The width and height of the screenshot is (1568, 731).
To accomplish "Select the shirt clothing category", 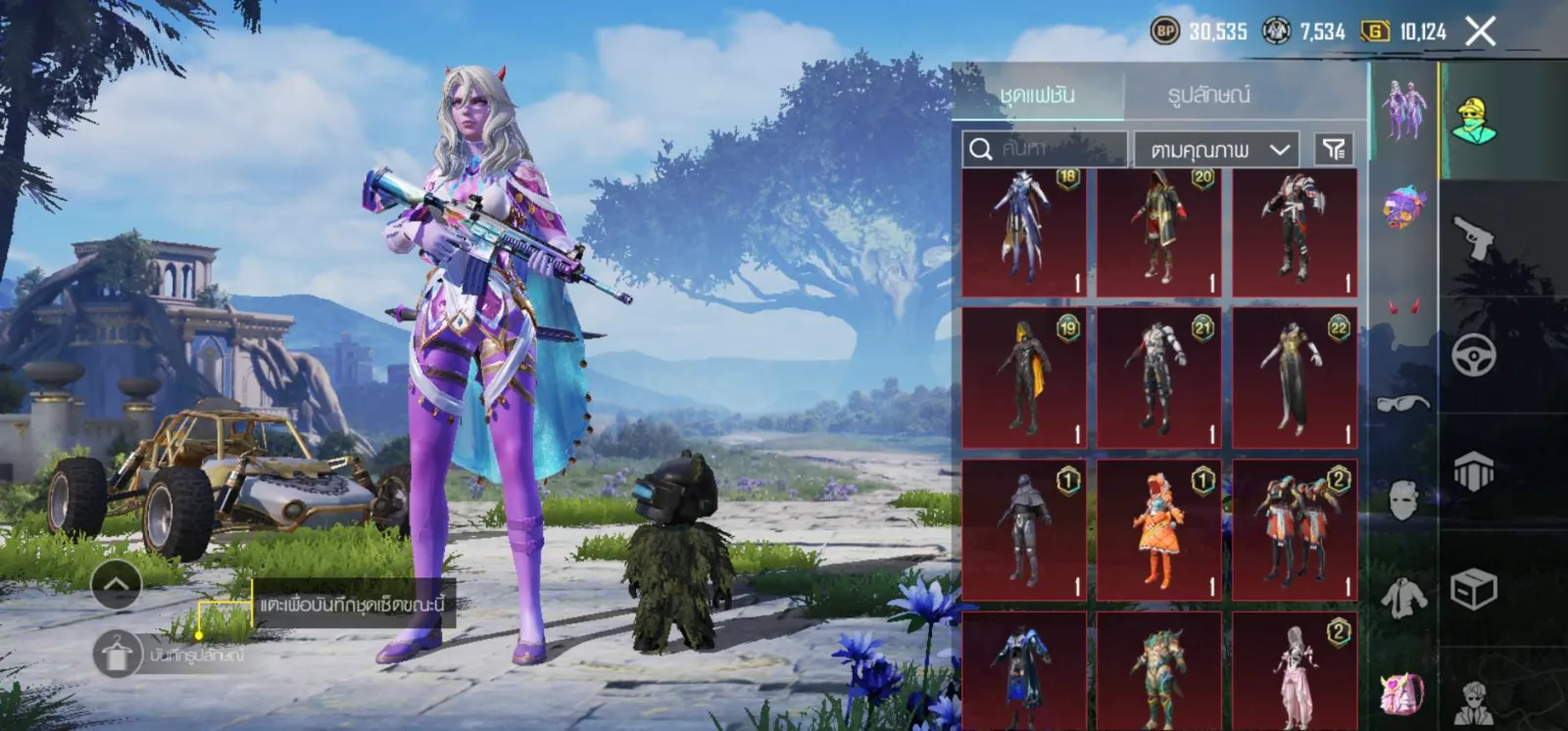I will 1402,596.
